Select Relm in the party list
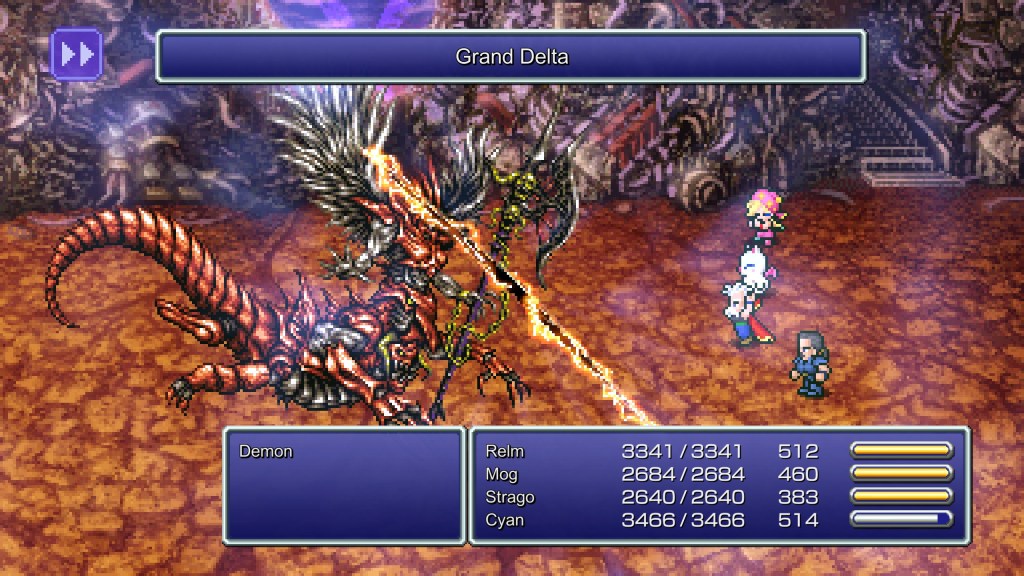The width and height of the screenshot is (1024, 576). 505,451
